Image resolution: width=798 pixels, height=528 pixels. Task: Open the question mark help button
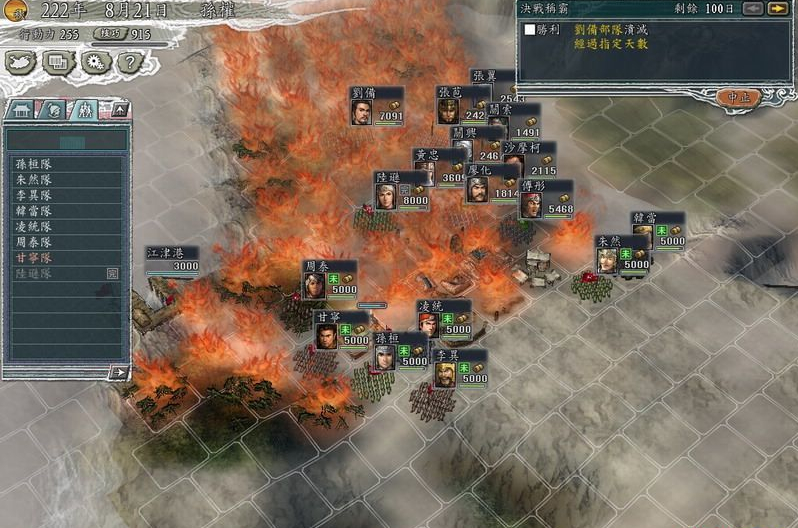coord(127,63)
